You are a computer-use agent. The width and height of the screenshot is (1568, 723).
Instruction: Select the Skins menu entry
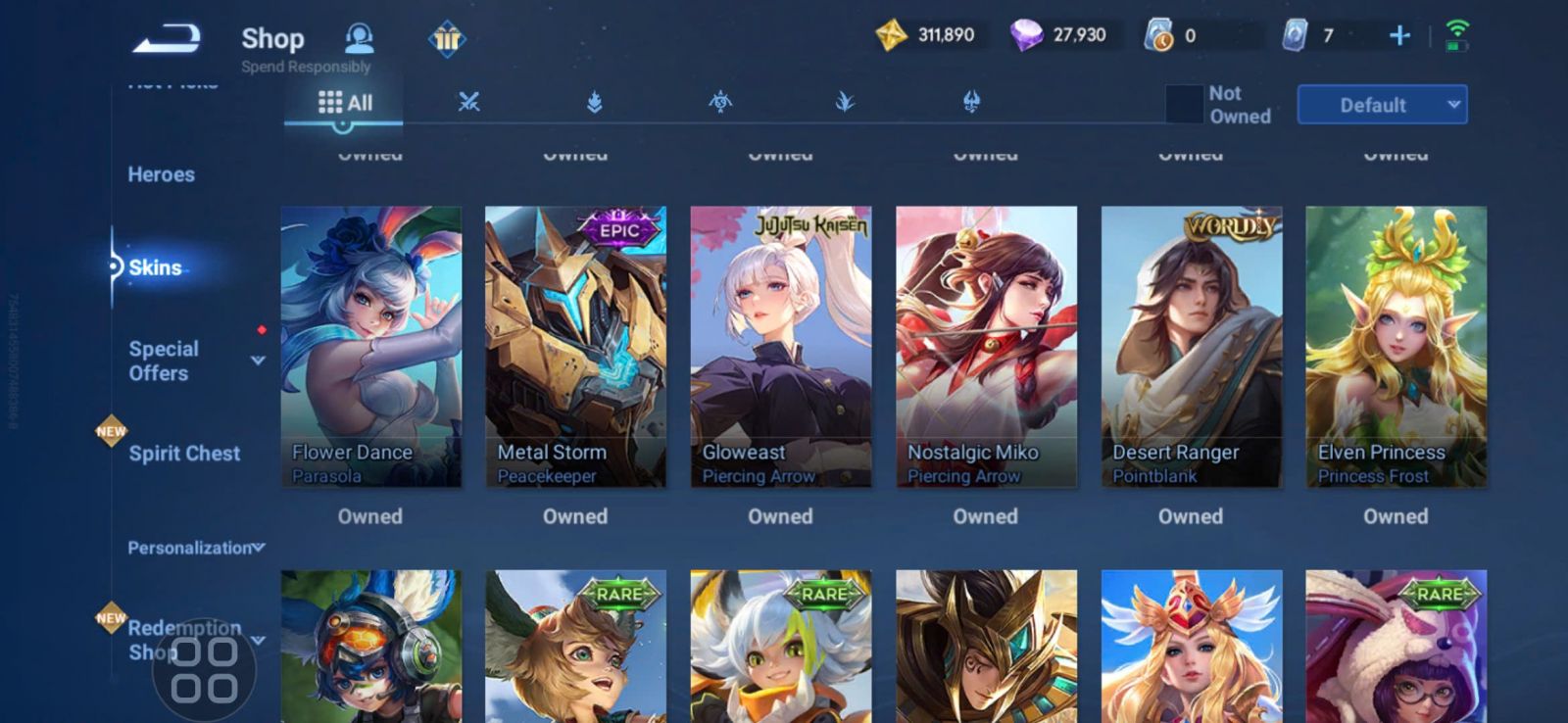(x=155, y=267)
